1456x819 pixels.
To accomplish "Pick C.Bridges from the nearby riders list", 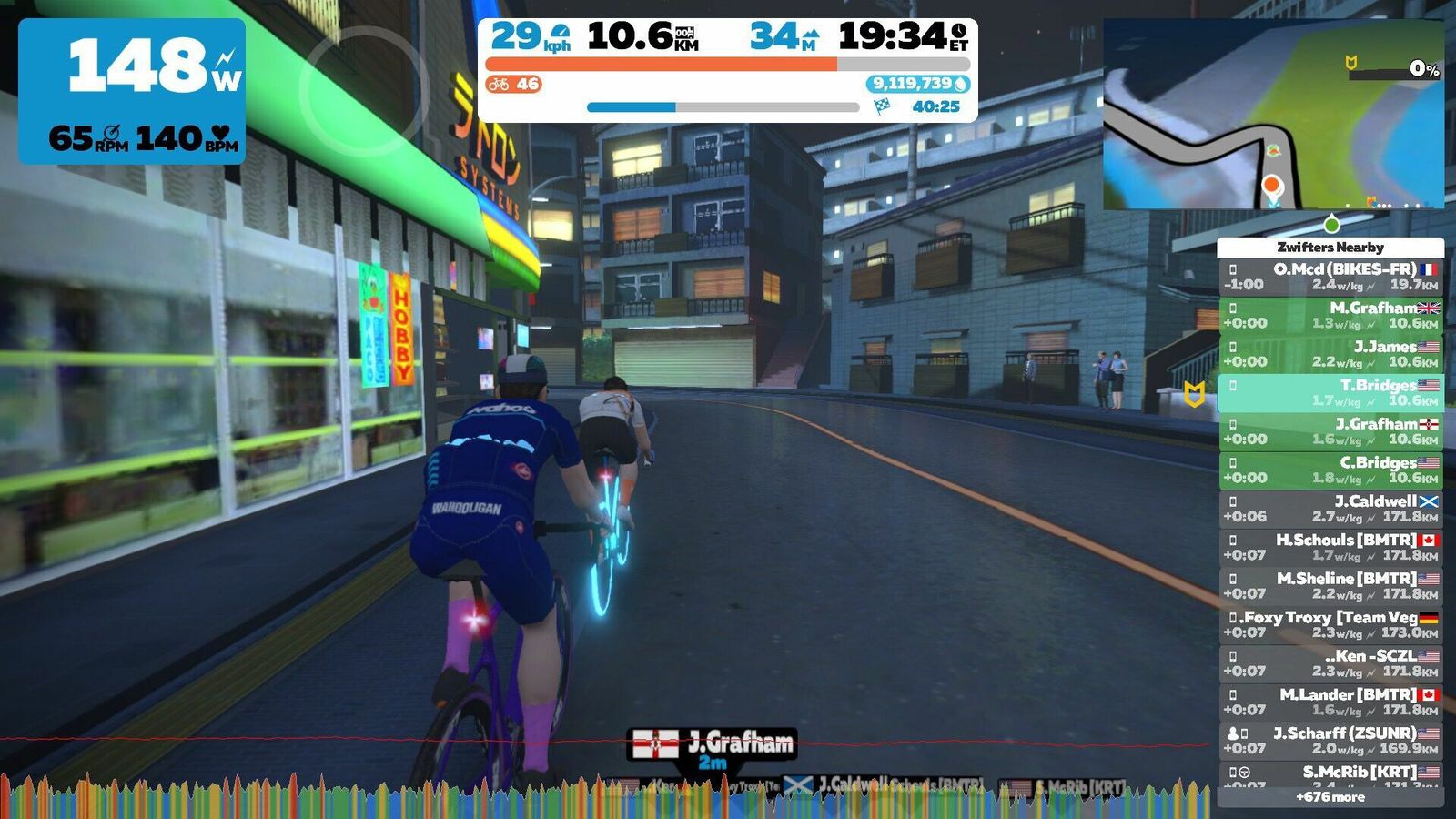I will [x=1330, y=470].
